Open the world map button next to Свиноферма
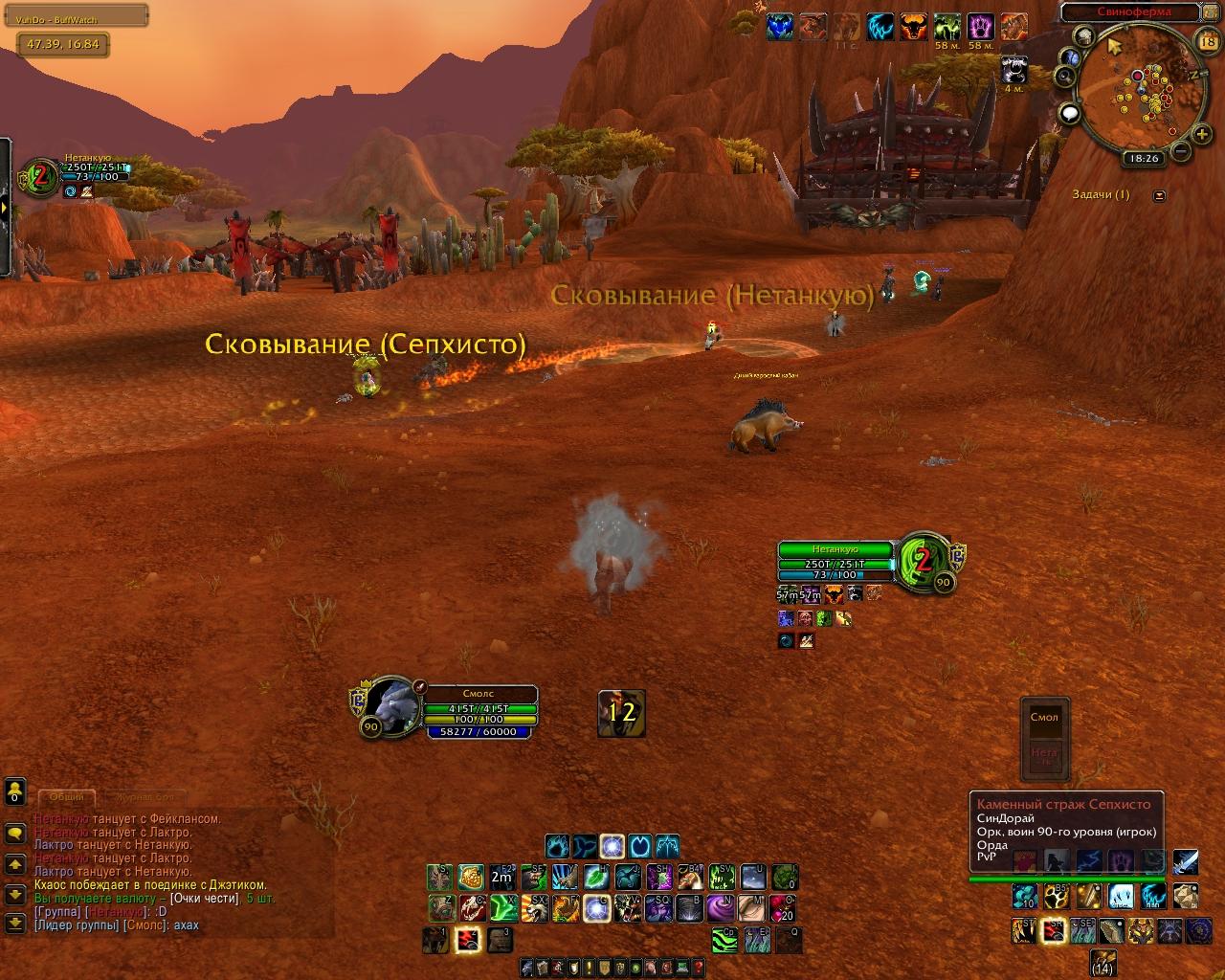 [x=1210, y=12]
